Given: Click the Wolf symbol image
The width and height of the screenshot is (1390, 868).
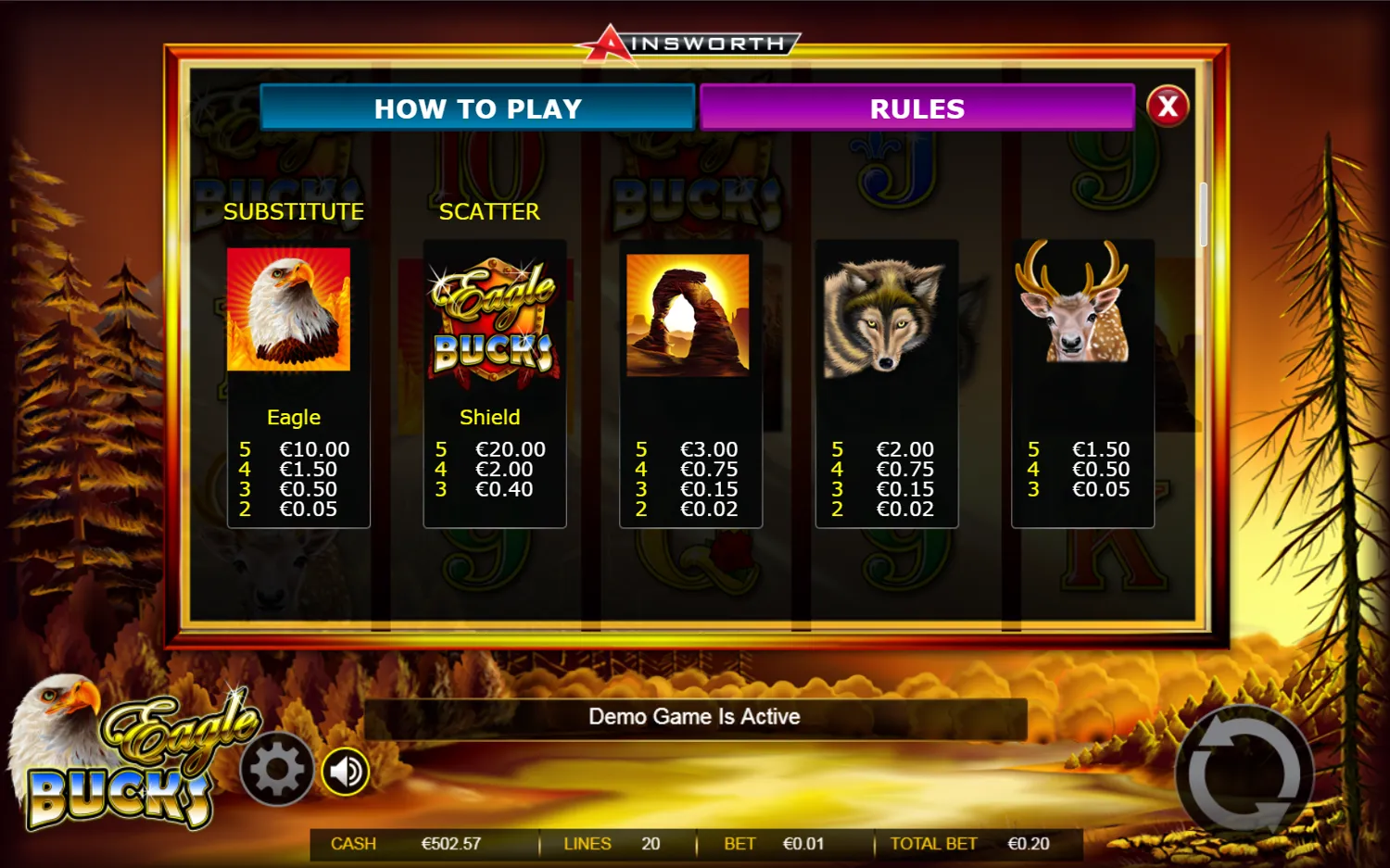Looking at the screenshot, I should [886, 317].
